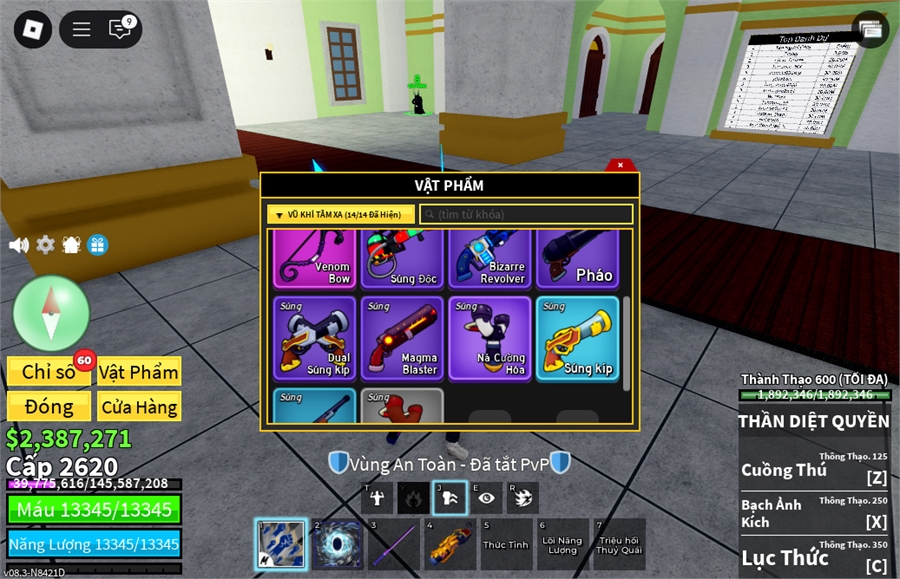The width and height of the screenshot is (900, 579).
Task: Click the Vật Phẩm menu button
Action: coord(139,372)
